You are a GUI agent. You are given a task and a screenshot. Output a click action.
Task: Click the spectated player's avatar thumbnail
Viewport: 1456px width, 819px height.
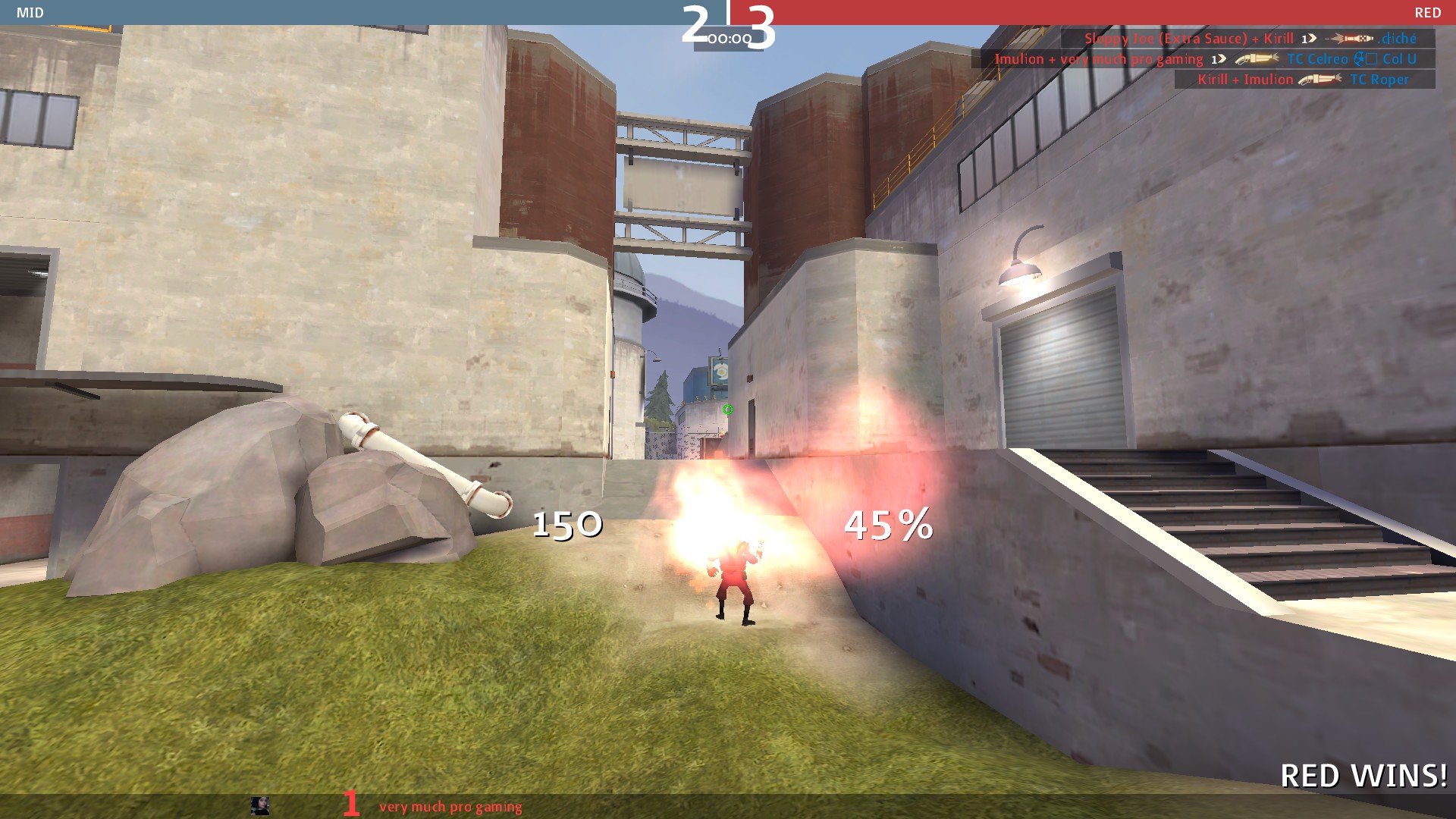click(x=260, y=805)
